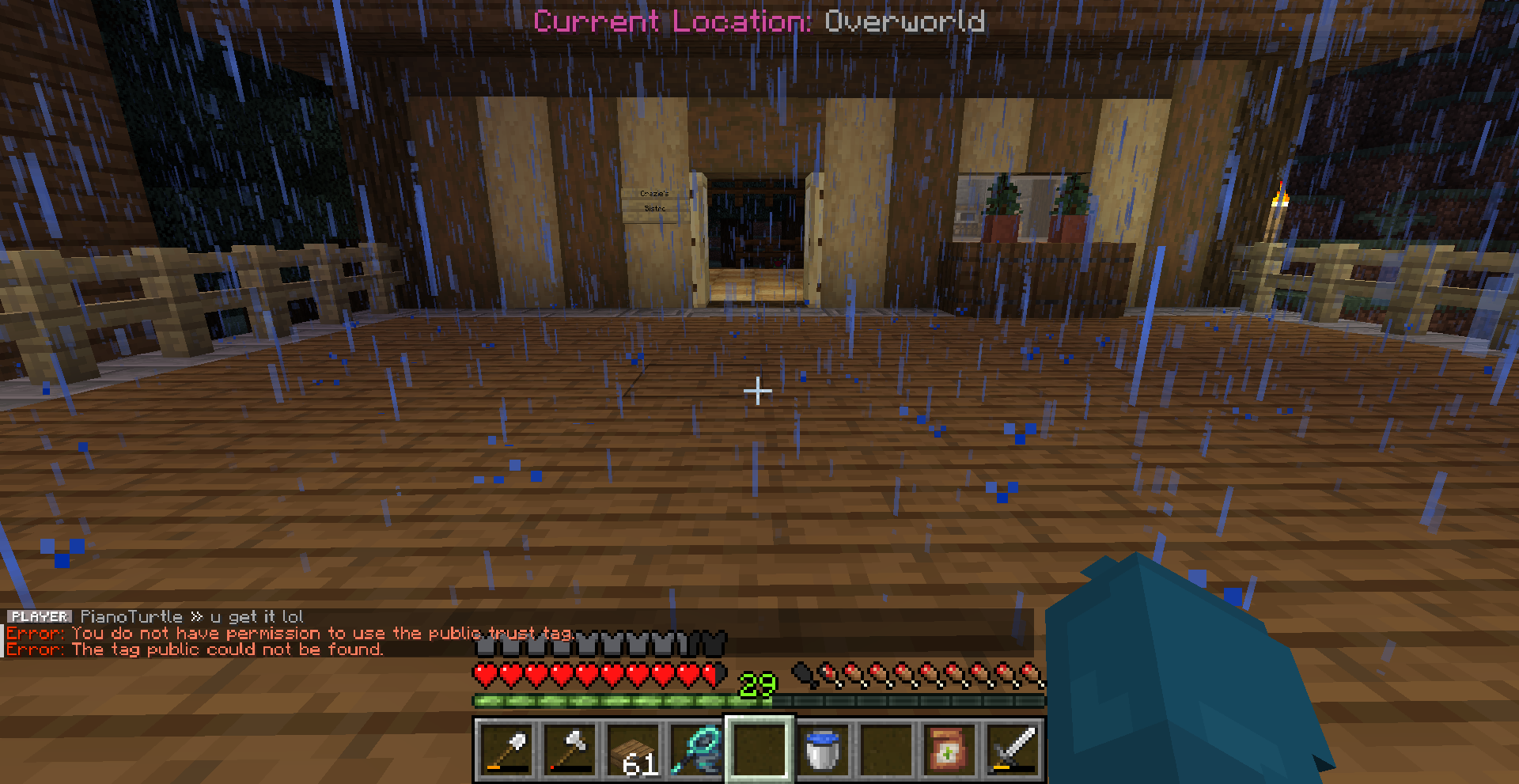This screenshot has width=1519, height=784.
Task: Select the water bucket hotbar slot
Action: (823, 749)
